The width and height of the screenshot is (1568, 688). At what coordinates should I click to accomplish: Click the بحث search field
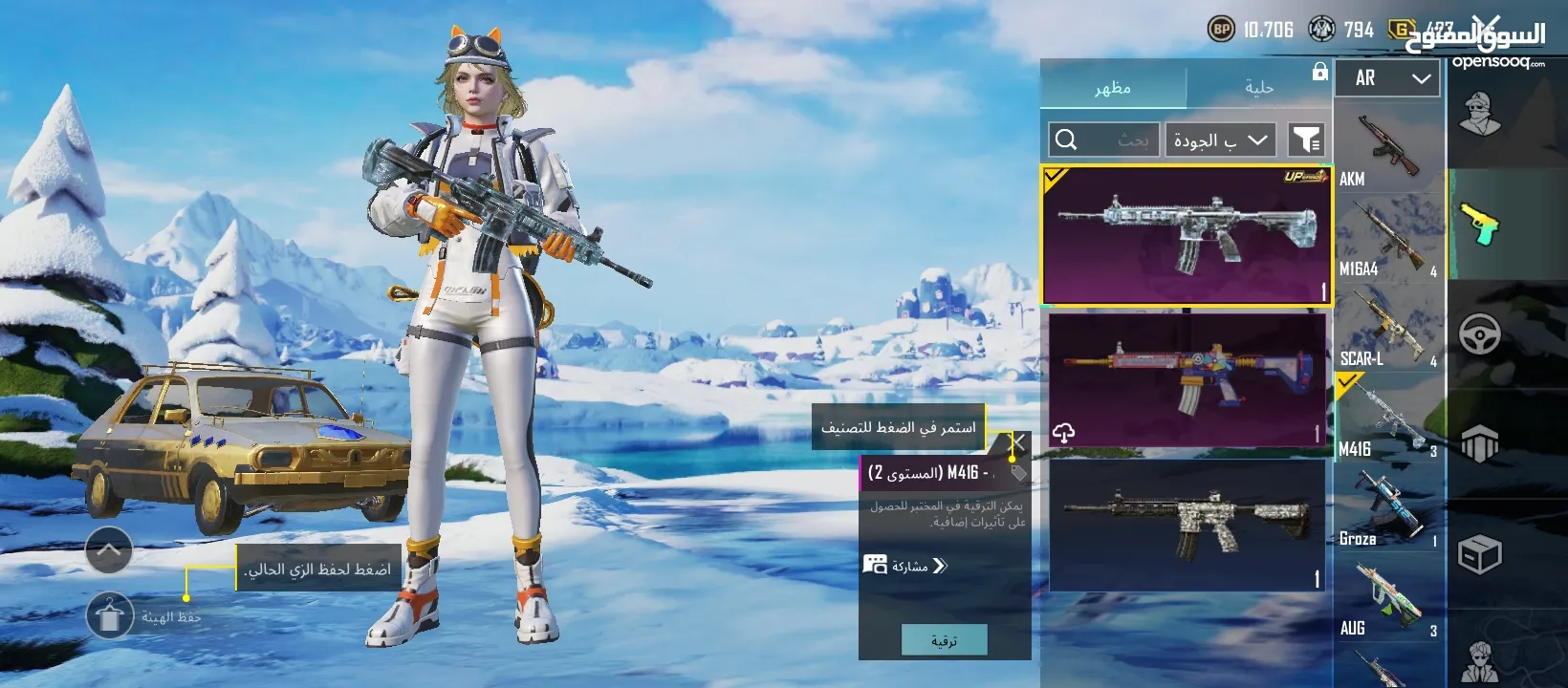tap(1104, 140)
